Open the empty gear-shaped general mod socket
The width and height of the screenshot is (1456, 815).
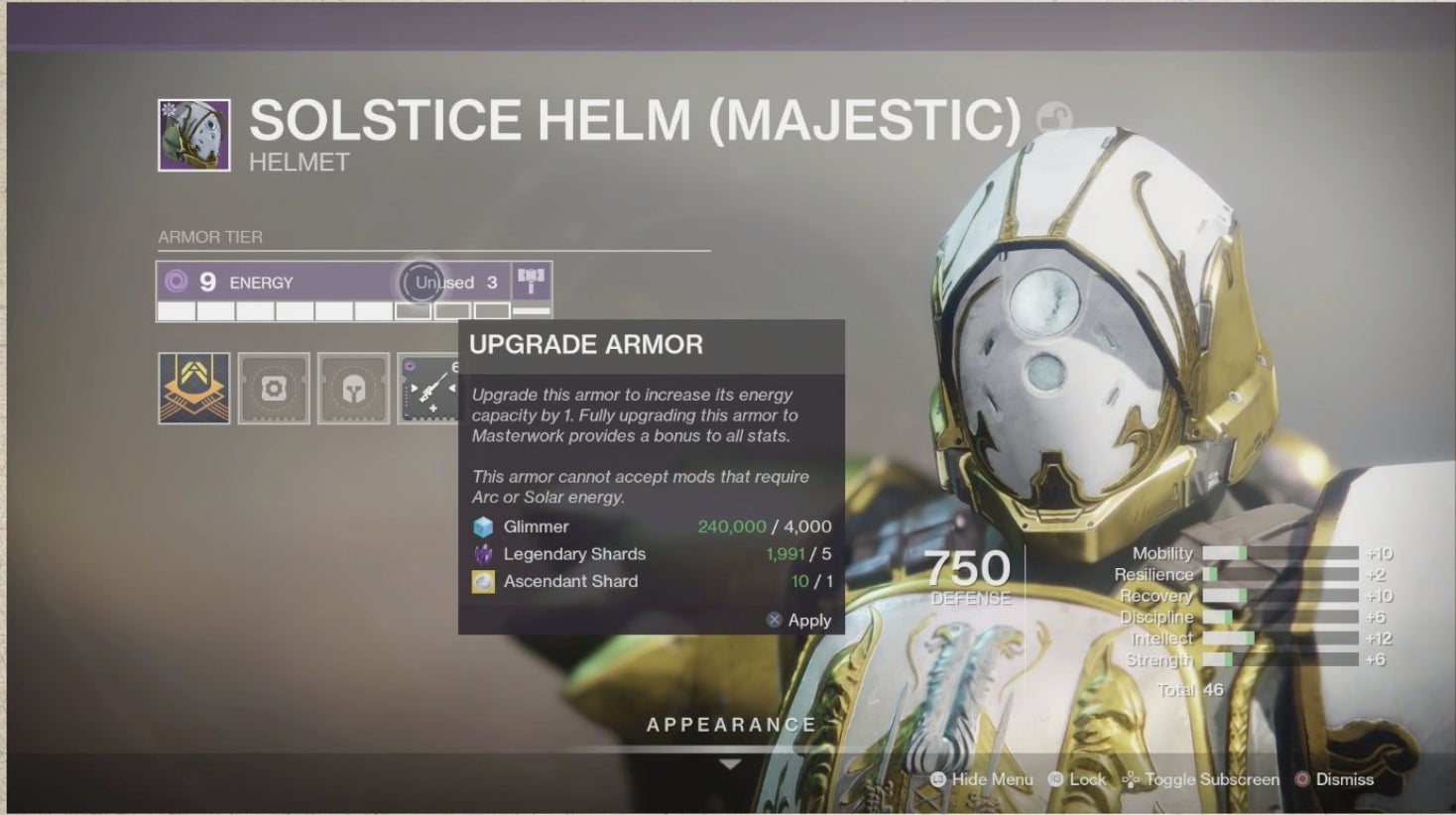tap(274, 389)
